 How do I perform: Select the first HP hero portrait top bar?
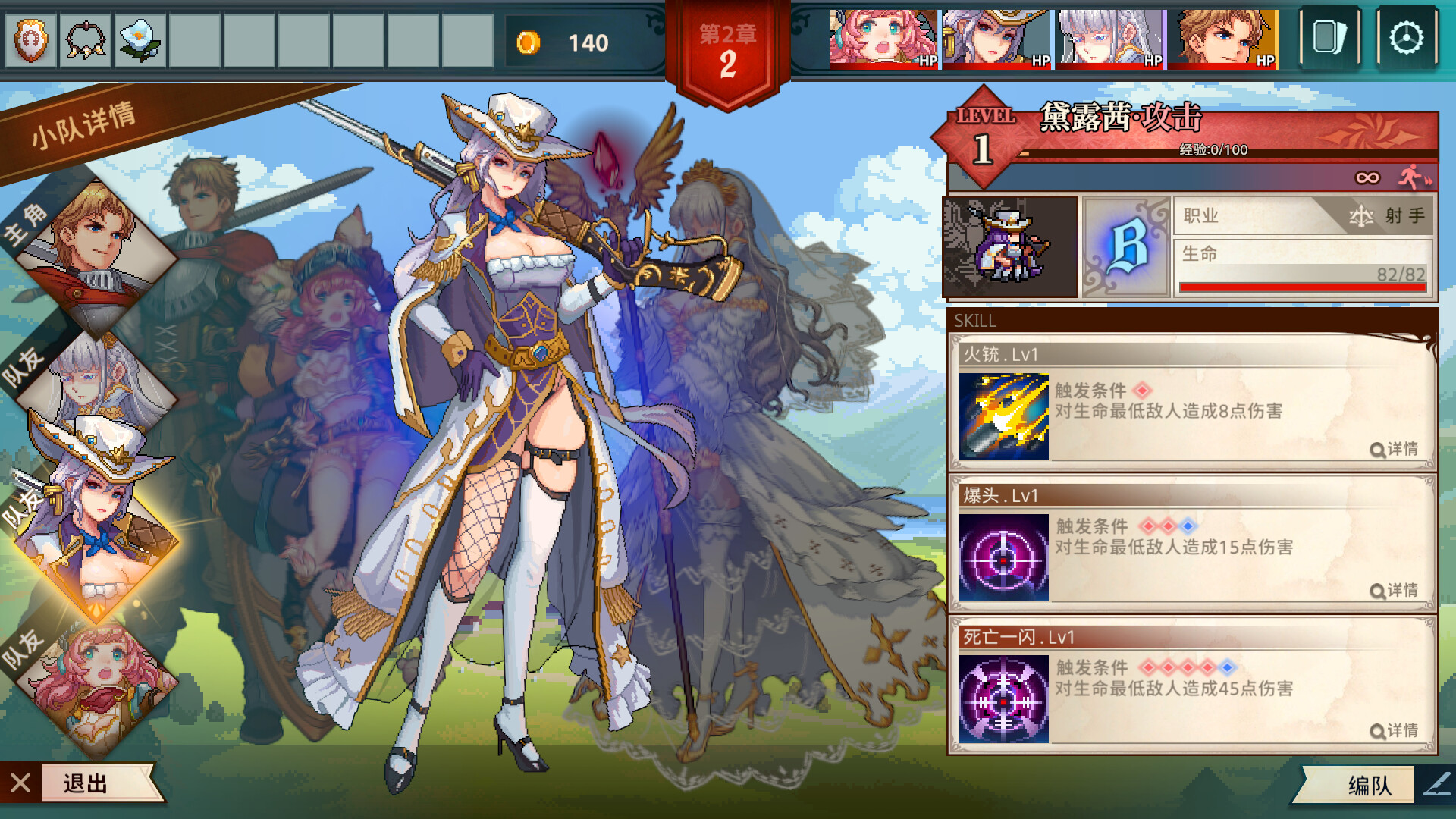(882, 36)
